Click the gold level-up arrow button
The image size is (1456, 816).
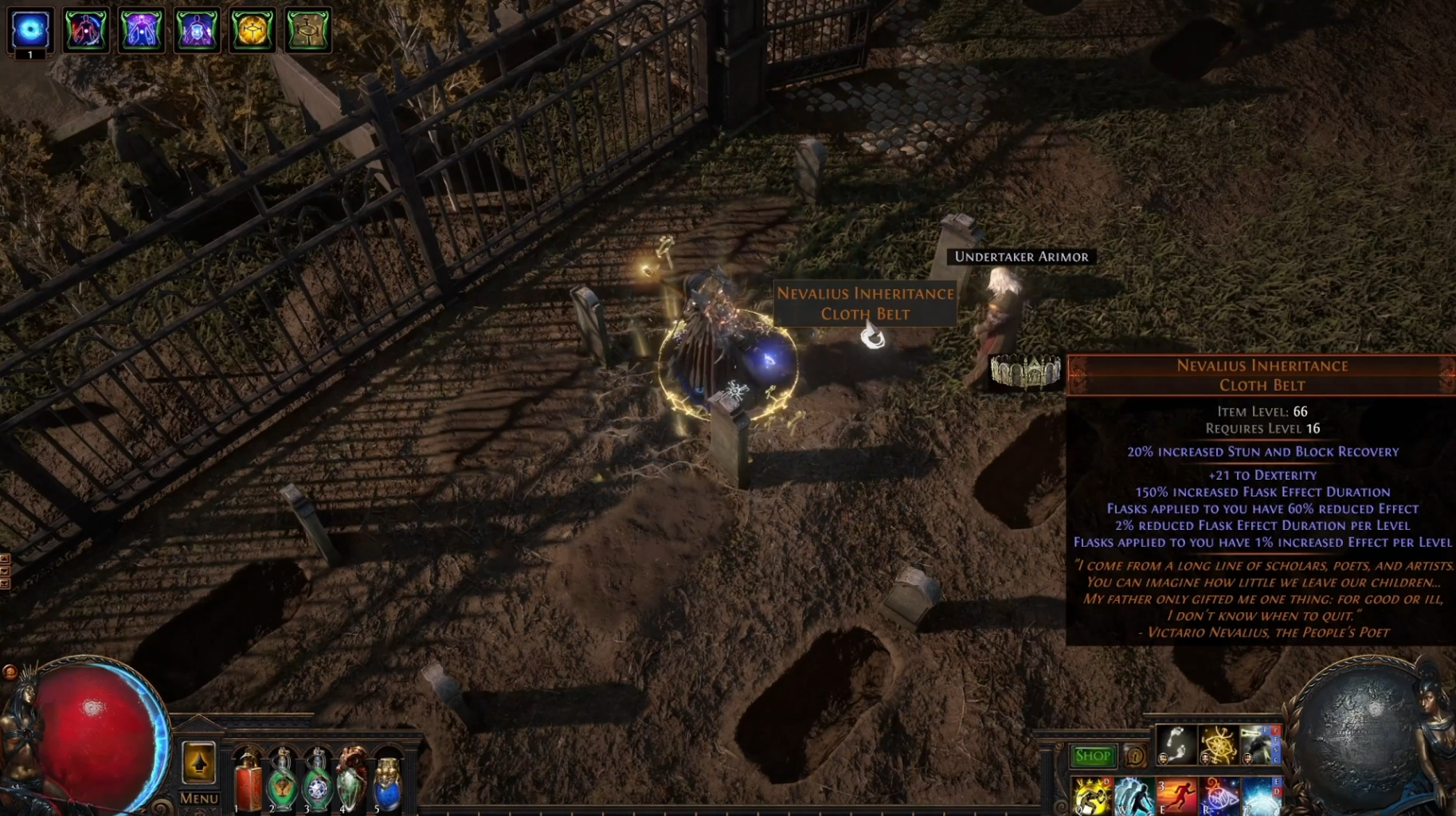pyautogui.click(x=198, y=763)
